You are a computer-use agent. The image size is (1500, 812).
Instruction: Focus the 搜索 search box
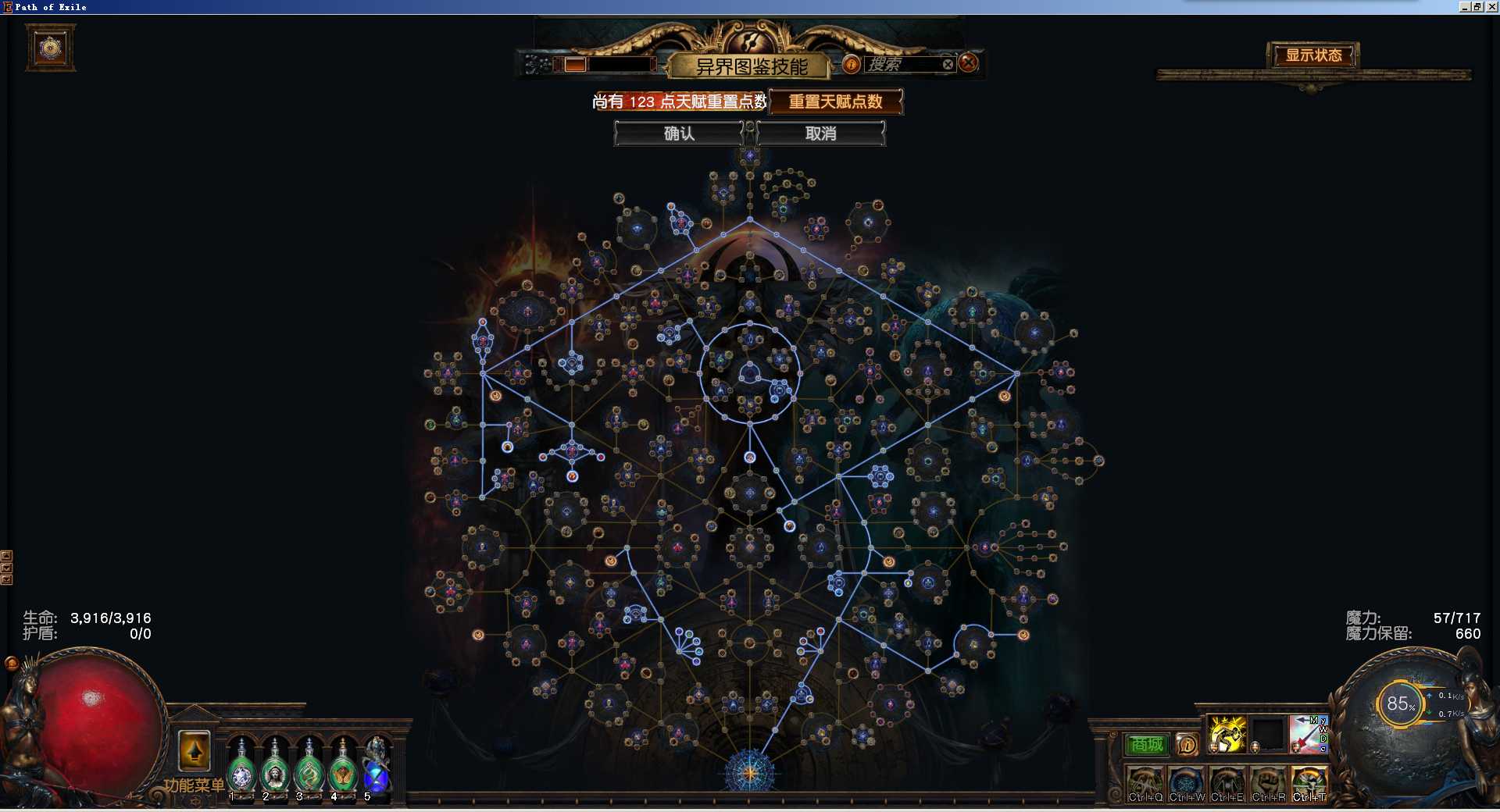pyautogui.click(x=902, y=64)
